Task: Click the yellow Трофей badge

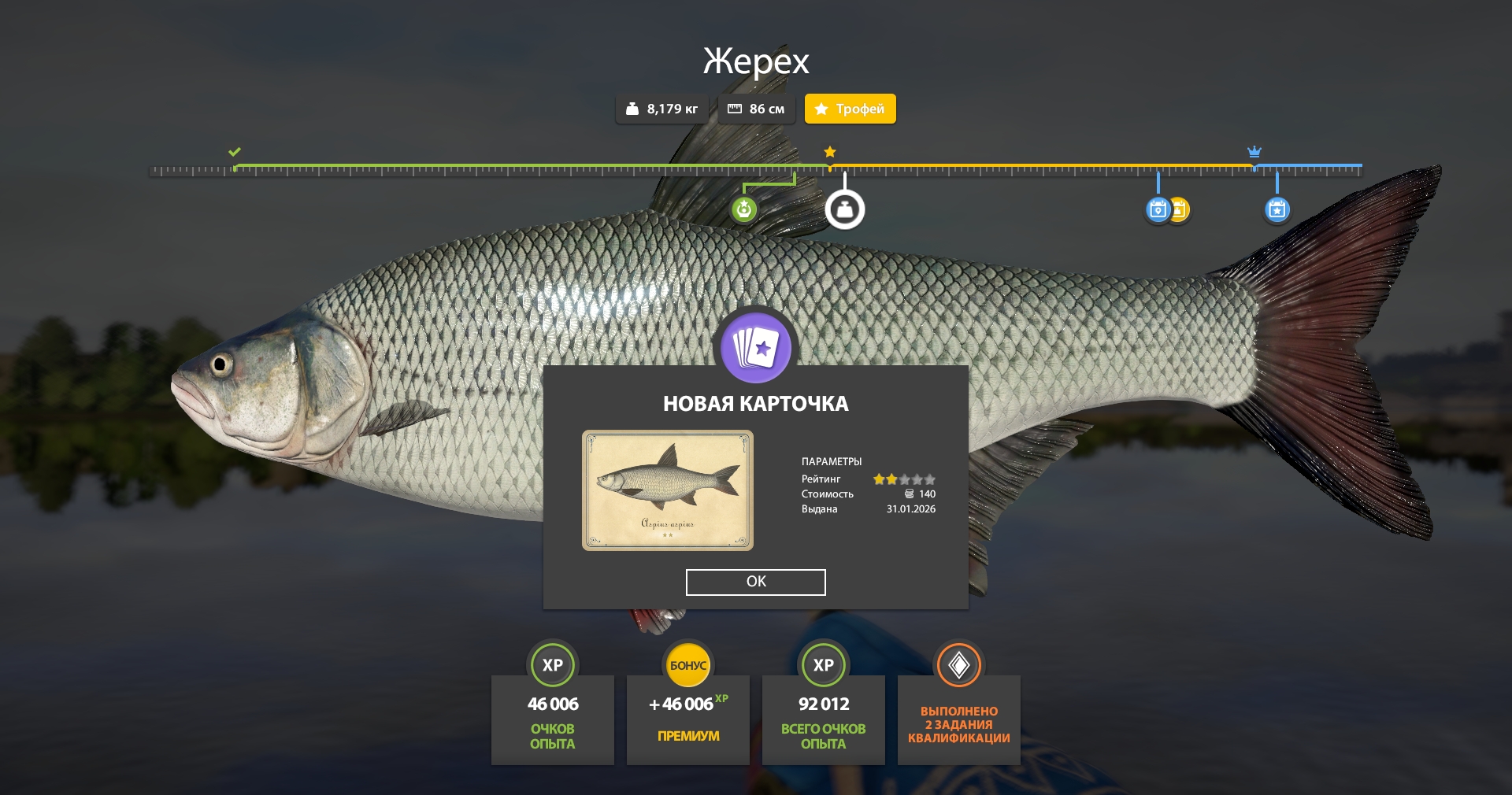Action: click(850, 109)
